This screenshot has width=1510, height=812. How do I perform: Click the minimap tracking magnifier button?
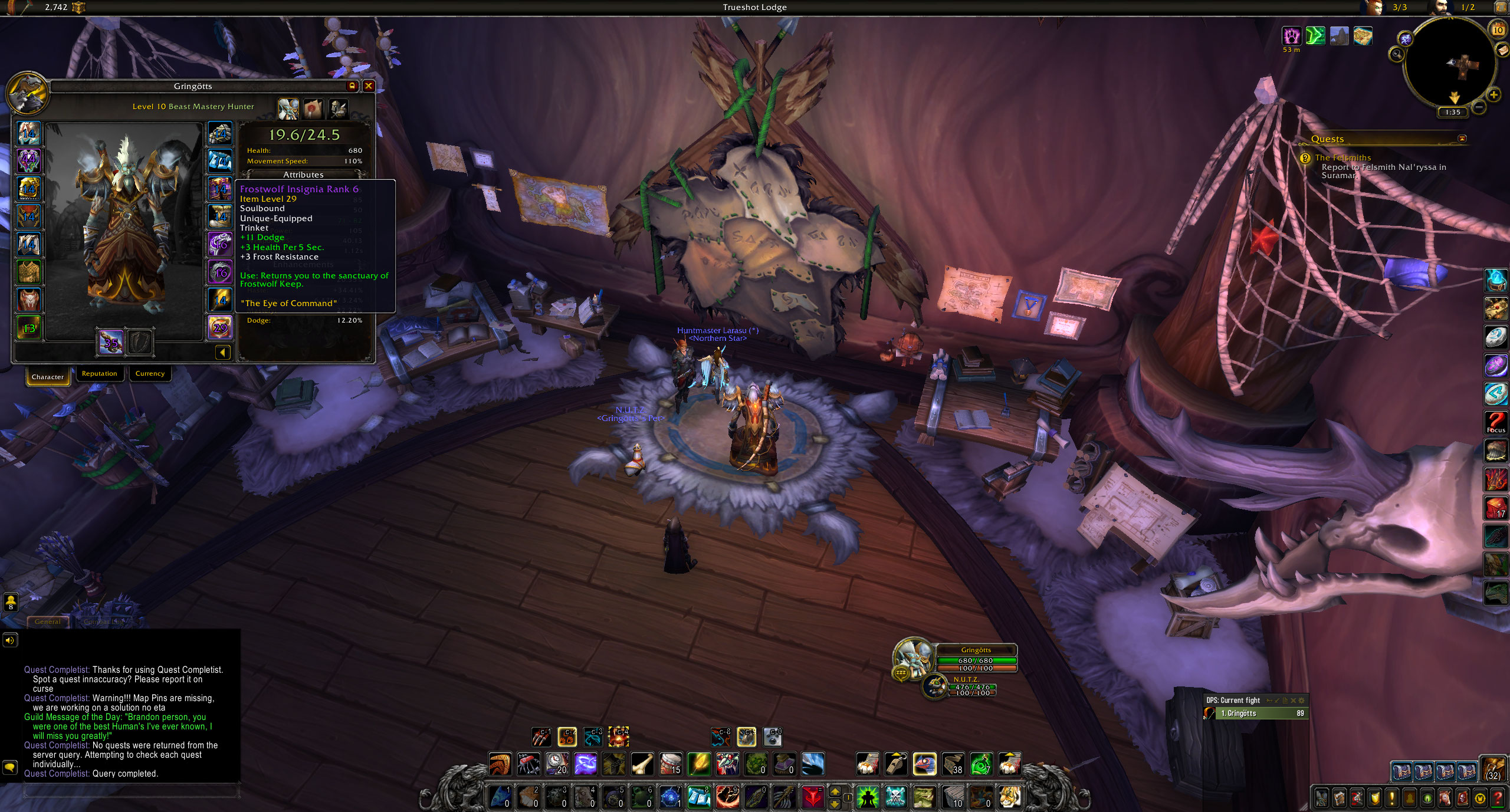point(1397,55)
